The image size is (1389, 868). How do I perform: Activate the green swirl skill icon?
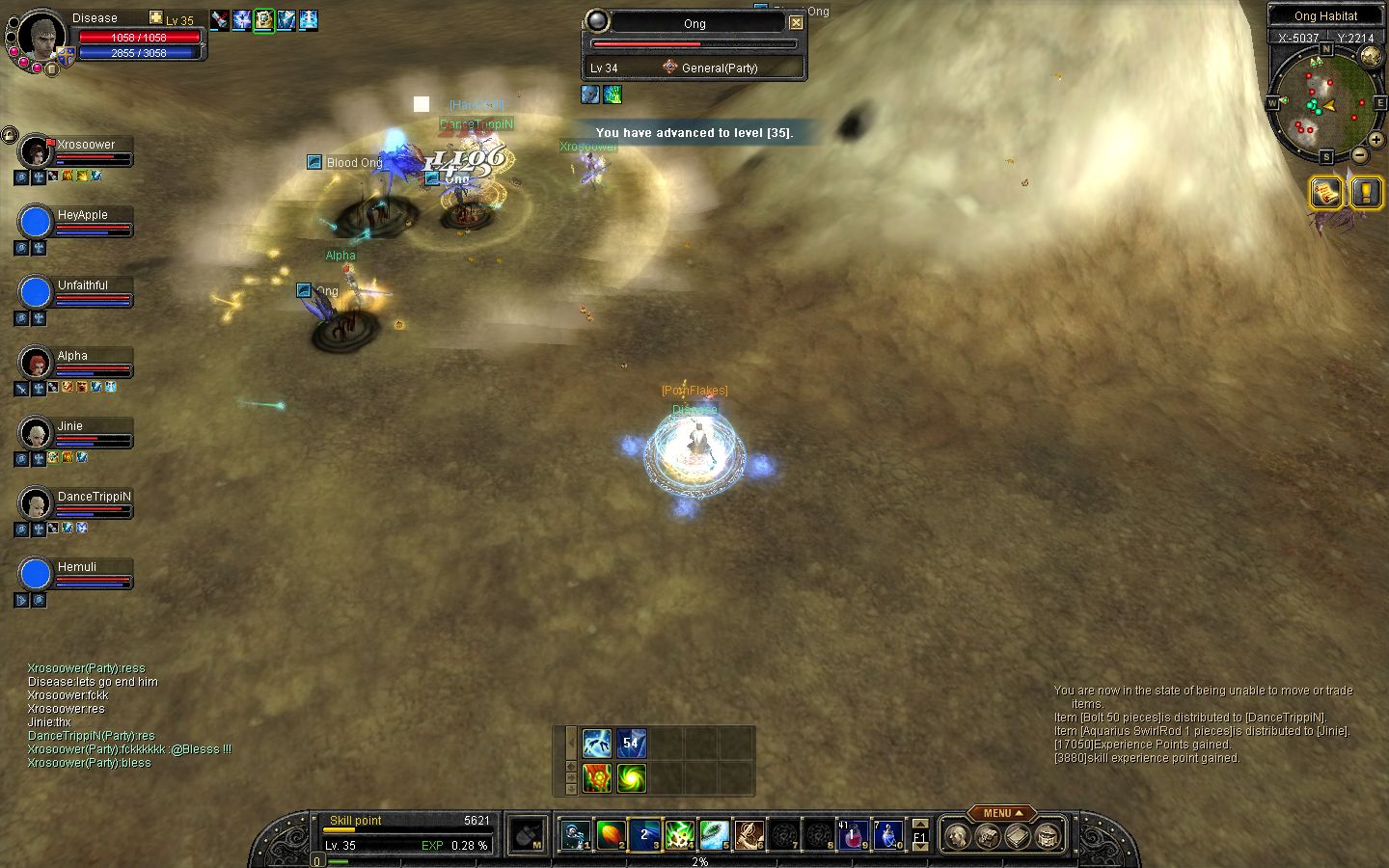point(632,777)
